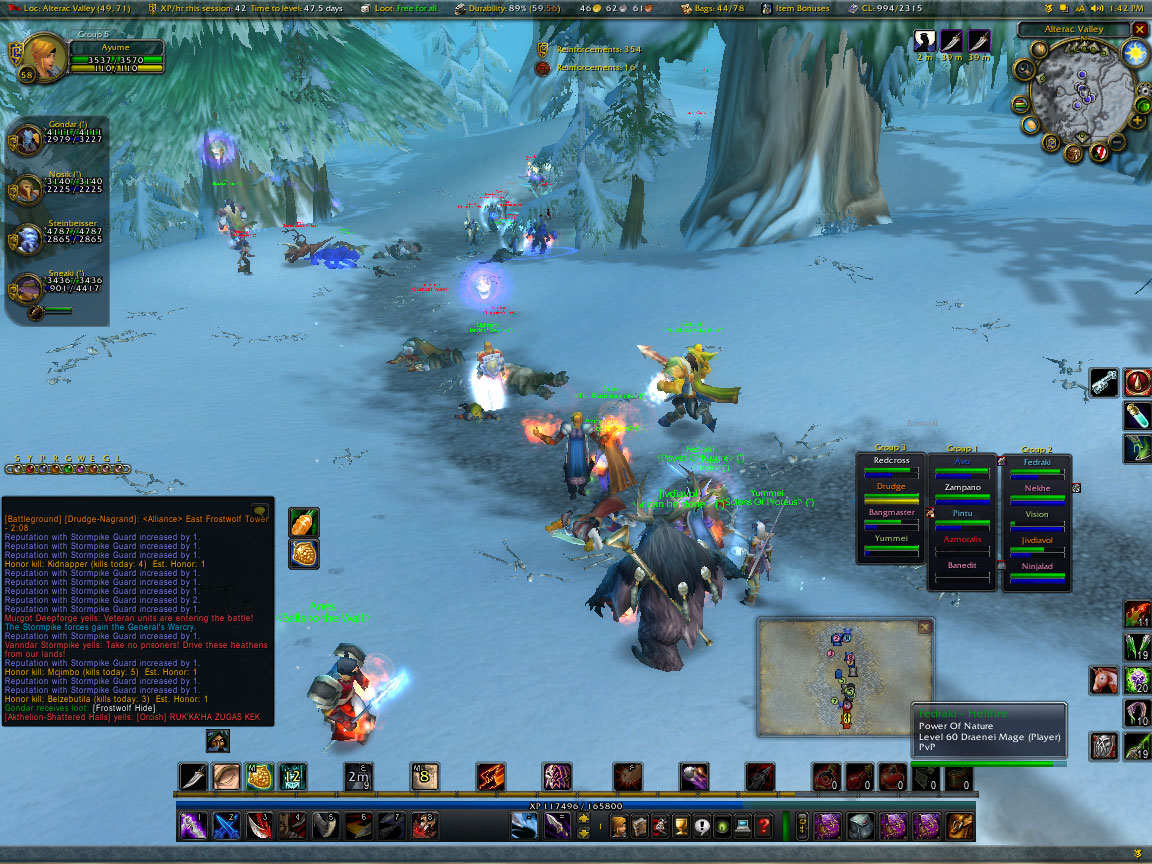Zoom in with the minimap plus button
This screenshot has width=1152, height=864.
pyautogui.click(x=1138, y=121)
